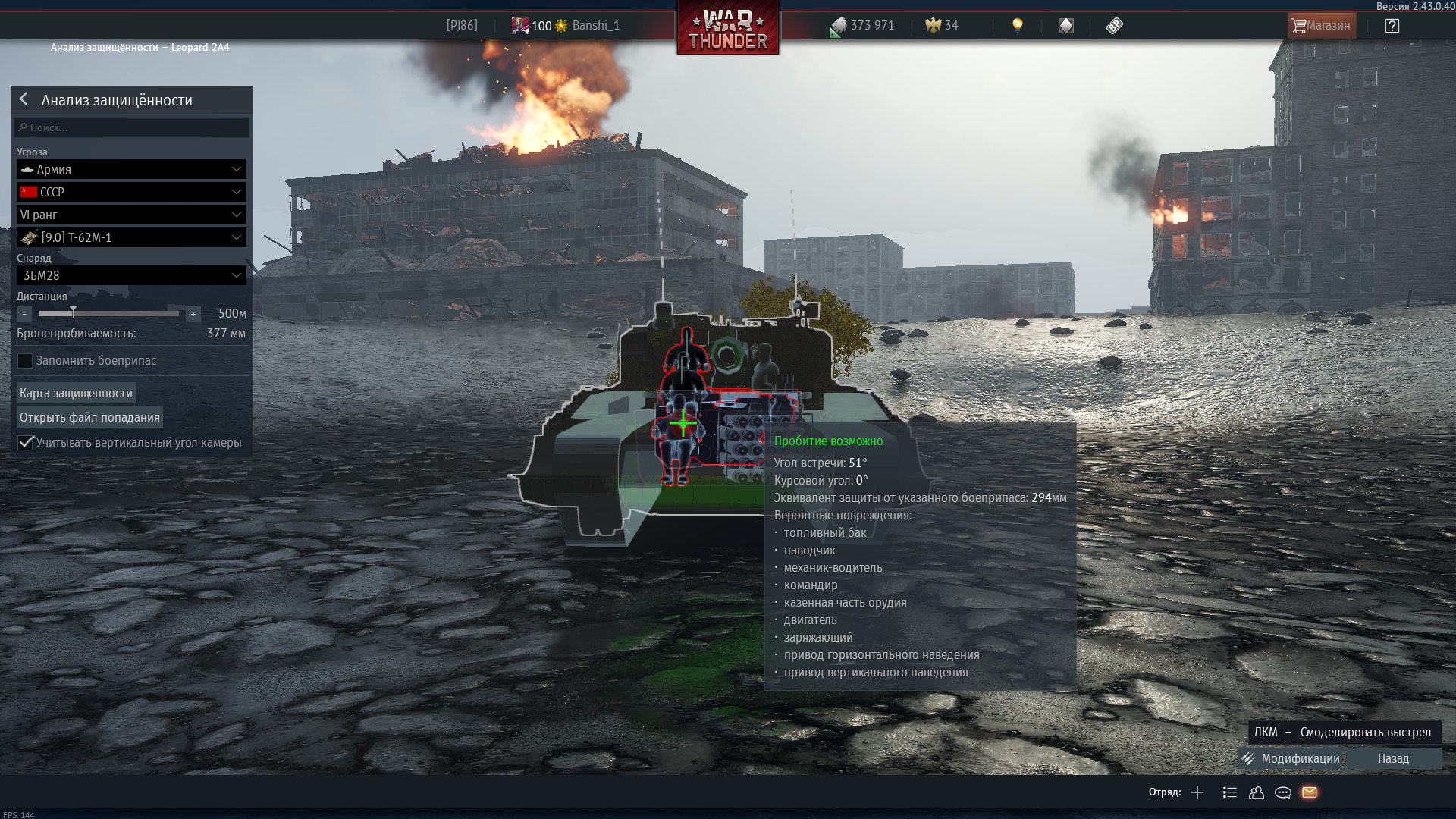Click Открыть файл попадания button

tap(89, 416)
